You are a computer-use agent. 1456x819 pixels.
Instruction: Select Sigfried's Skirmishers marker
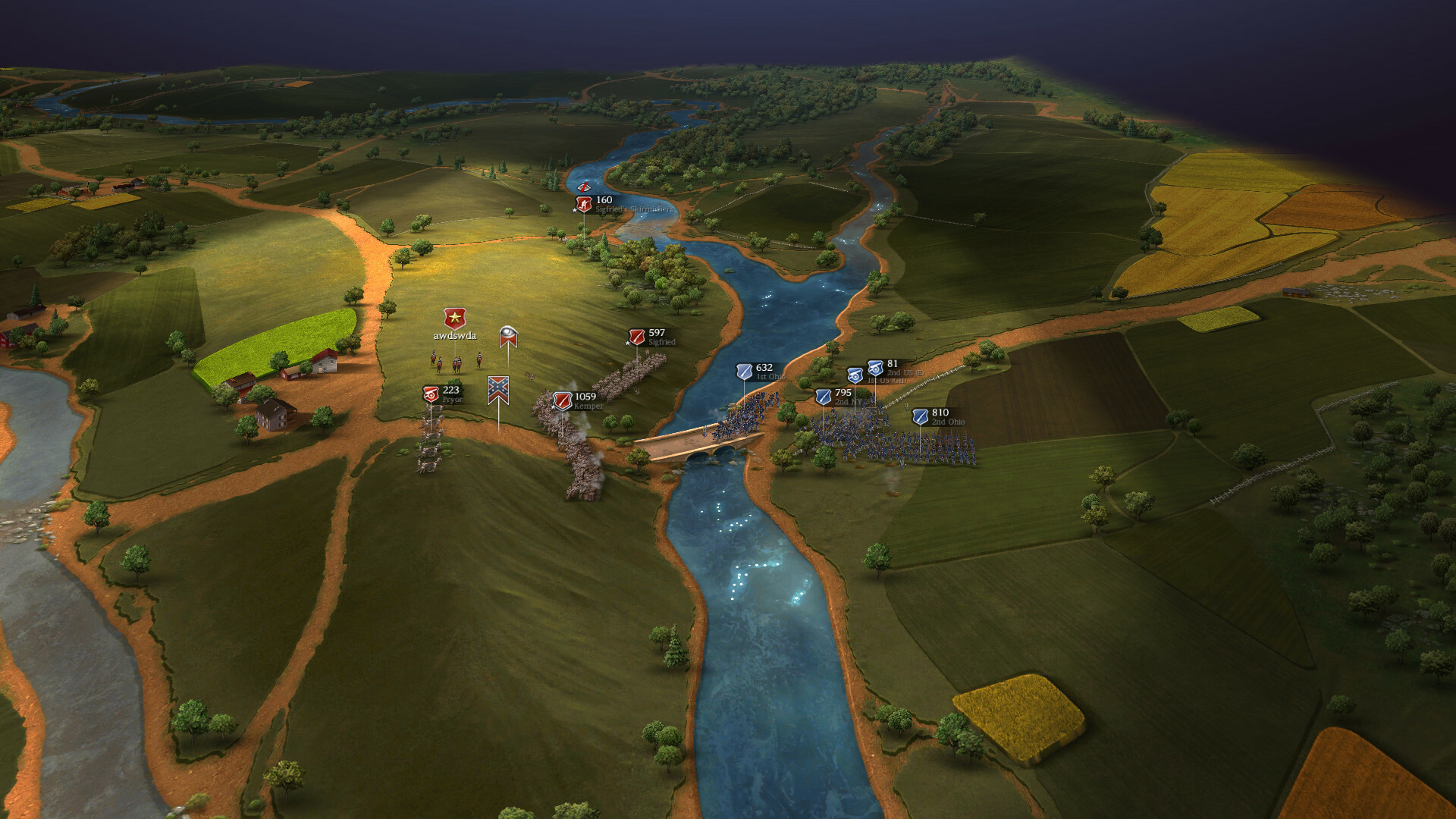tap(582, 205)
